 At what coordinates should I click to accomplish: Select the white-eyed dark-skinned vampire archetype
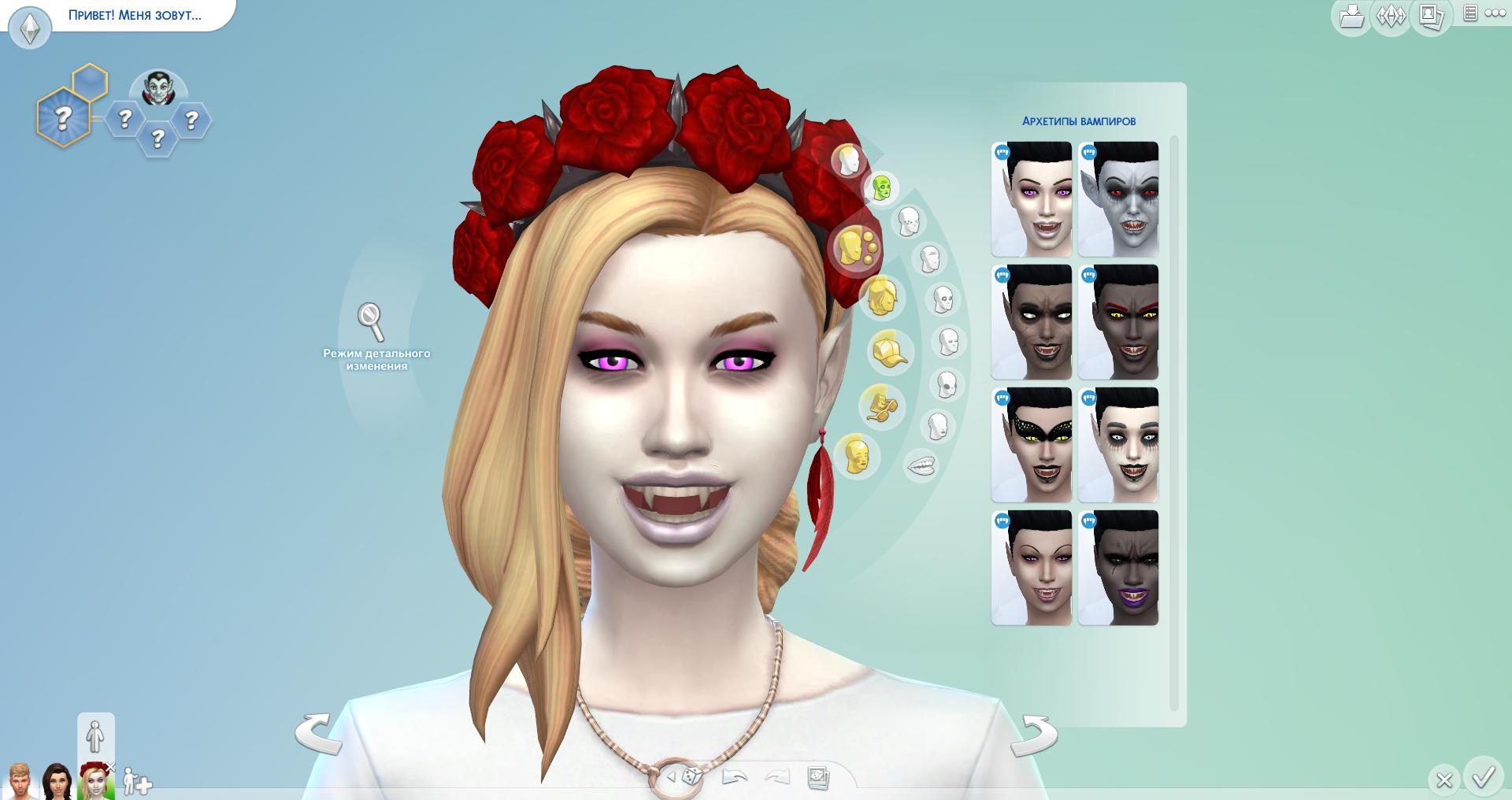tap(1032, 322)
